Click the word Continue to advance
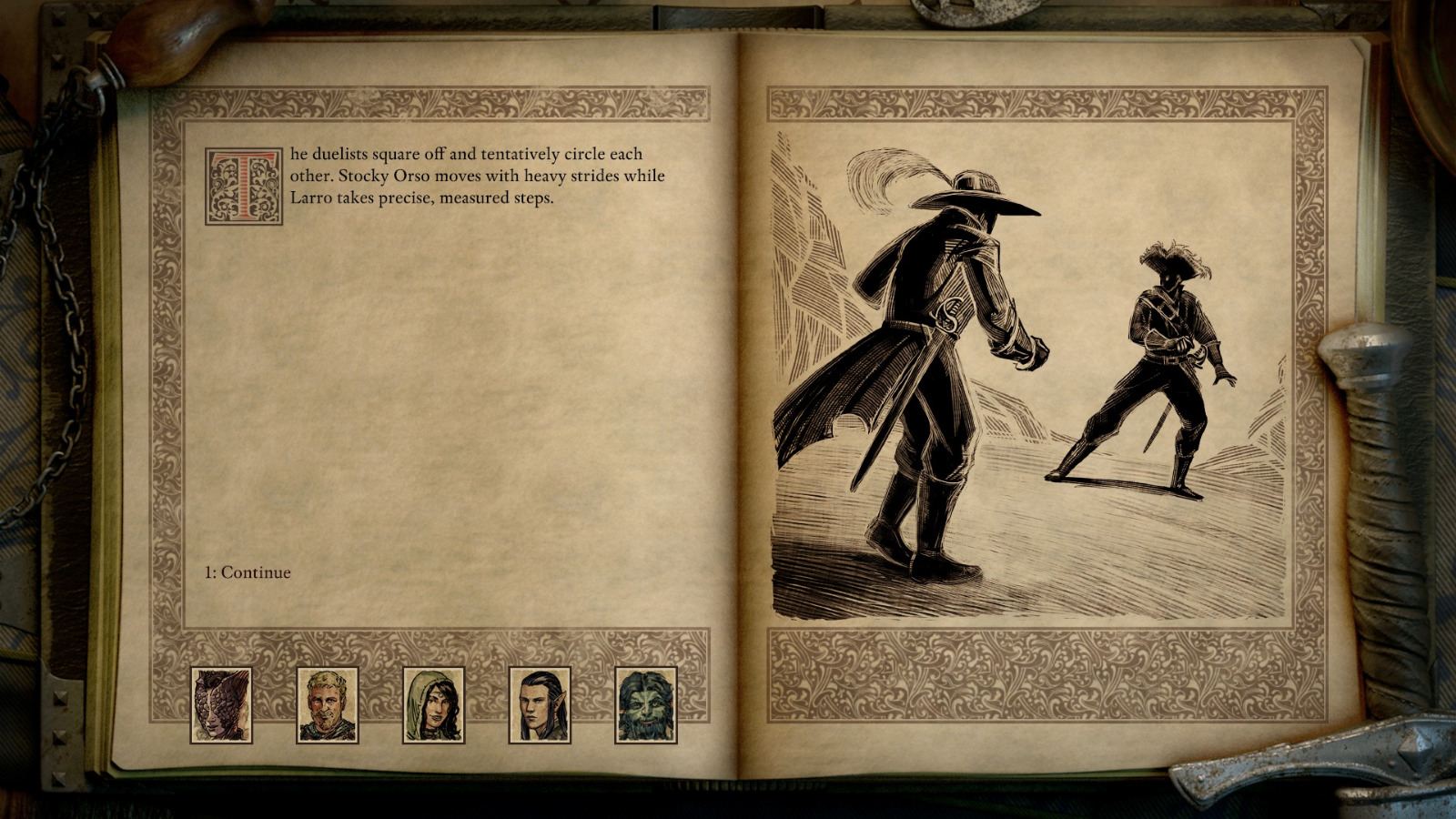1456x819 pixels. click(258, 573)
